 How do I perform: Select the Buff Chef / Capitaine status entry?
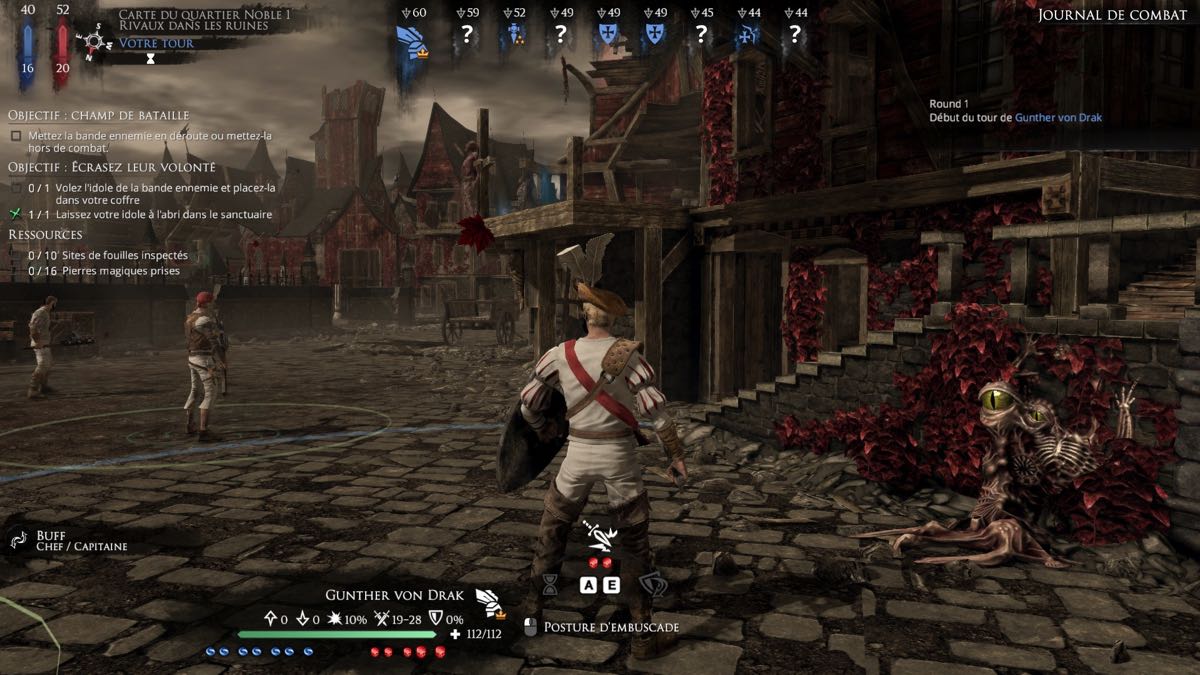click(70, 541)
